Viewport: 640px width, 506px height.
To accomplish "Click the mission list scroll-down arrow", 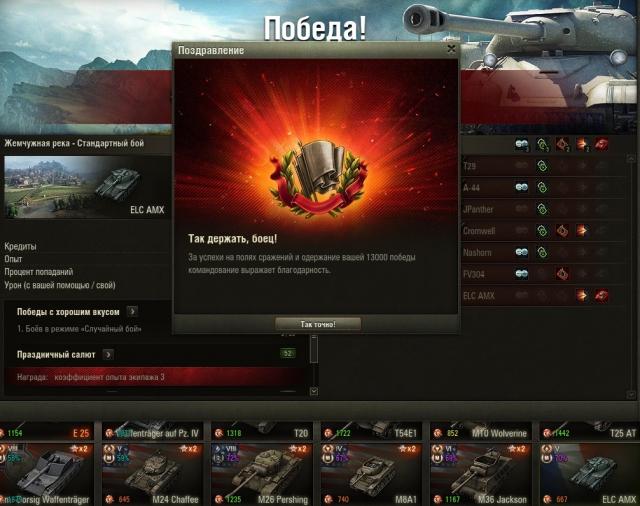I will (313, 391).
